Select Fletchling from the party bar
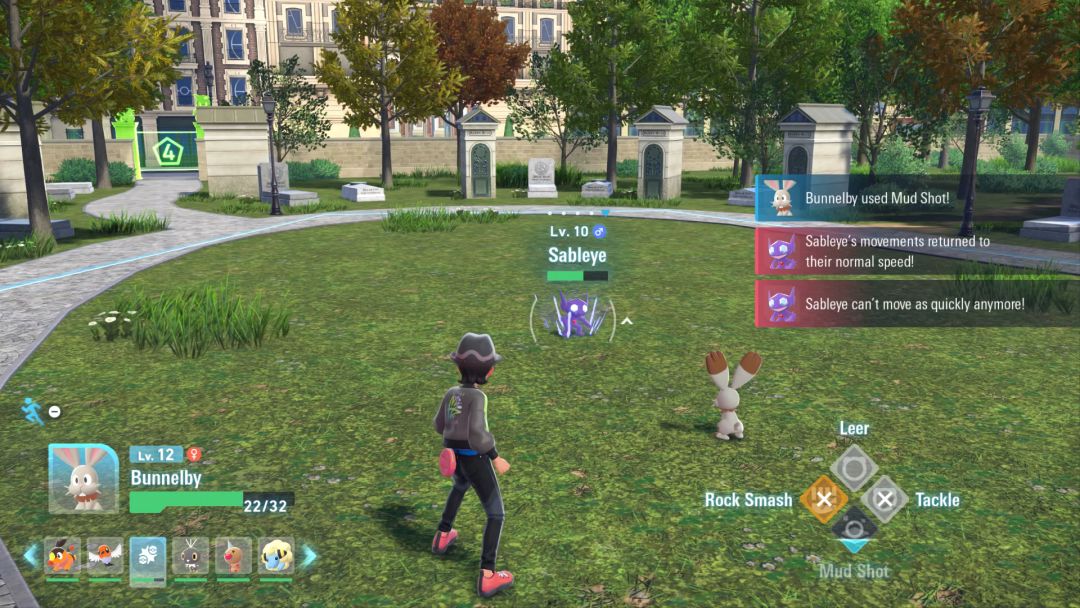Viewport: 1080px width, 608px height. tap(105, 557)
